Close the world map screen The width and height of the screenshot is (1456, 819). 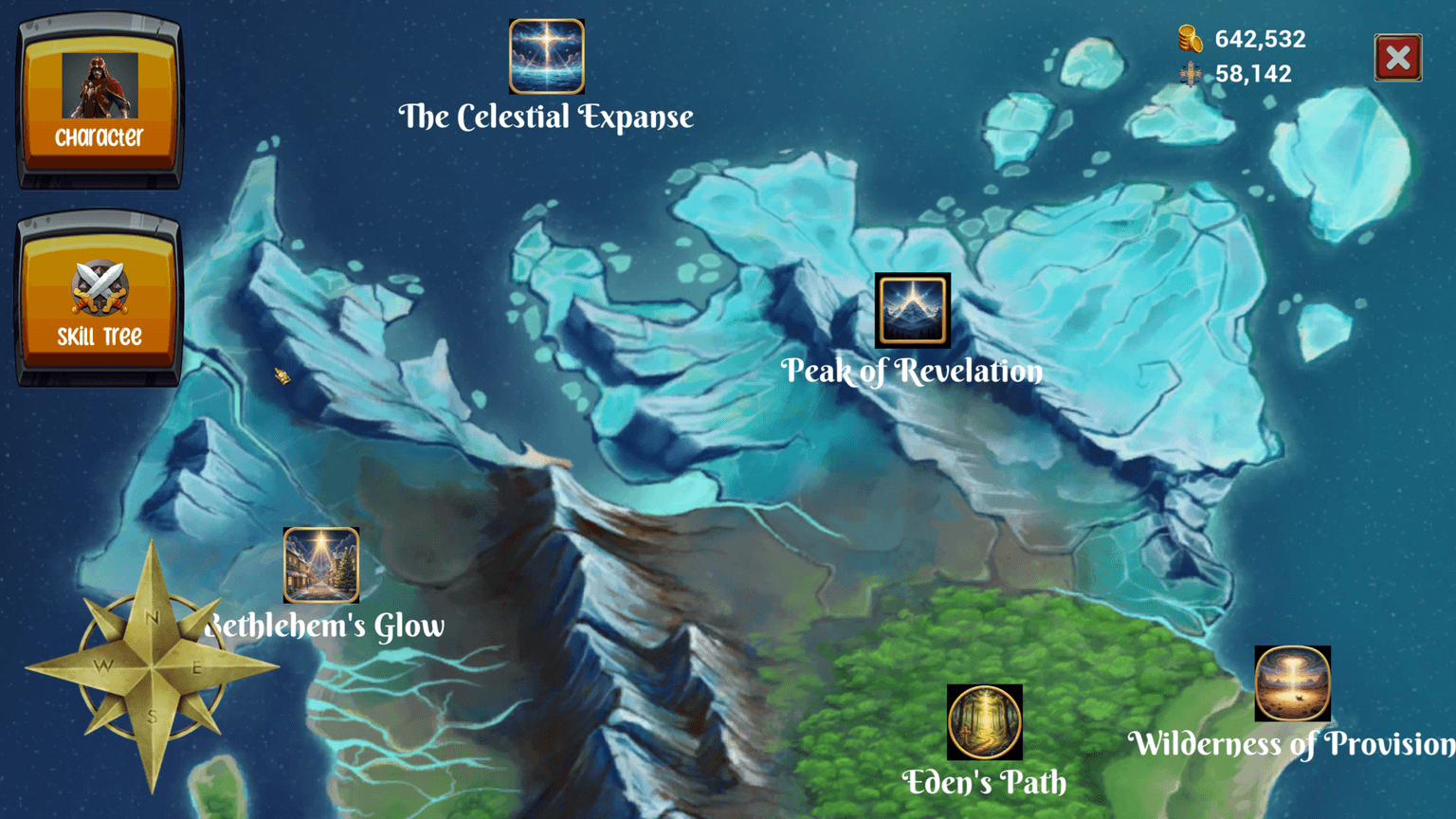tap(1397, 57)
